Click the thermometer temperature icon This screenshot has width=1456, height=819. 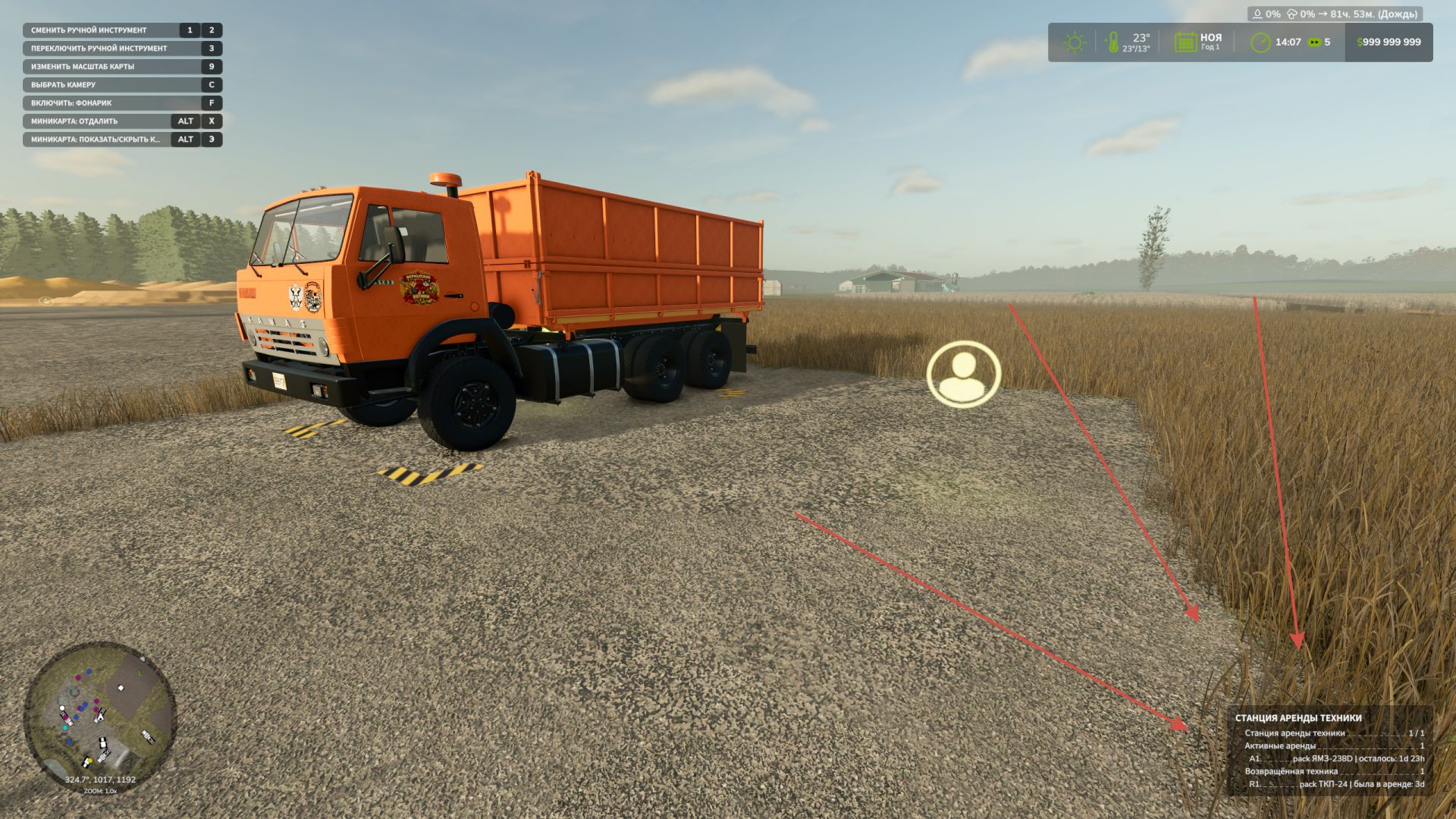coord(1112,42)
